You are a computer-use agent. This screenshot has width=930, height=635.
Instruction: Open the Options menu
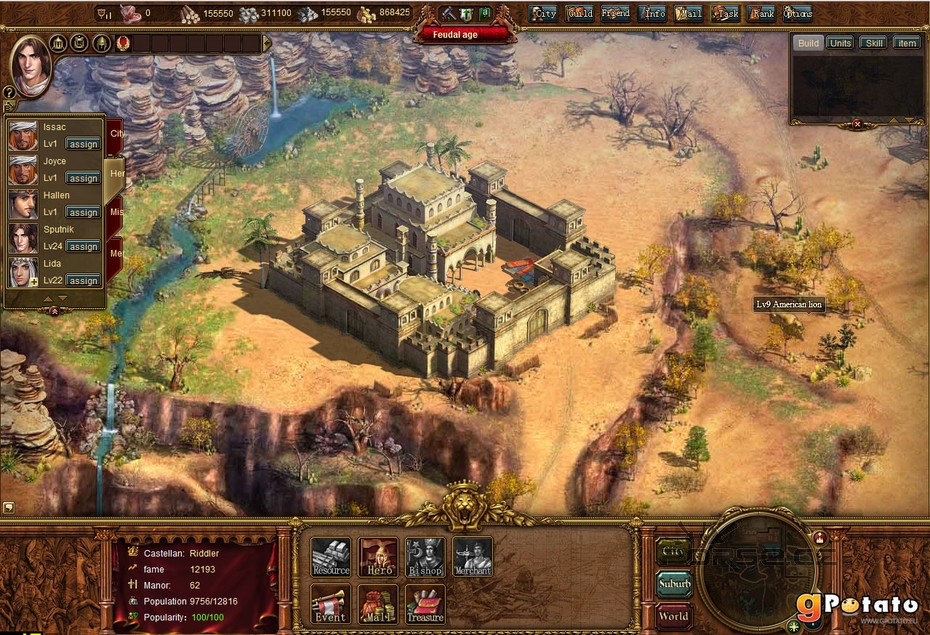pyautogui.click(x=798, y=14)
